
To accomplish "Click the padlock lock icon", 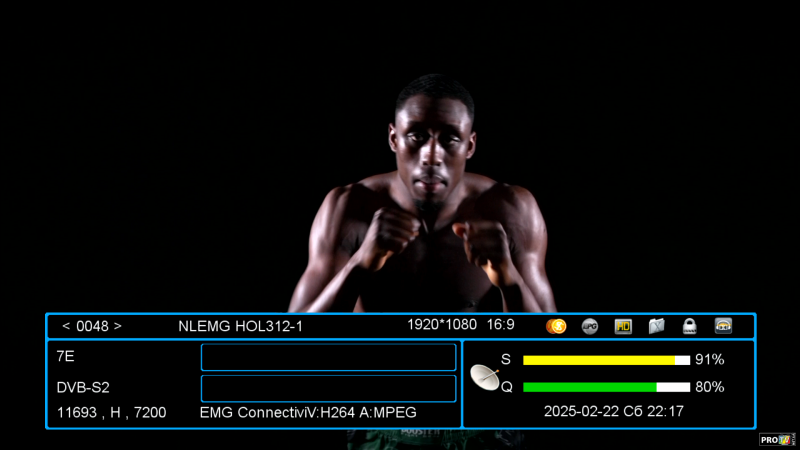I will coord(689,326).
